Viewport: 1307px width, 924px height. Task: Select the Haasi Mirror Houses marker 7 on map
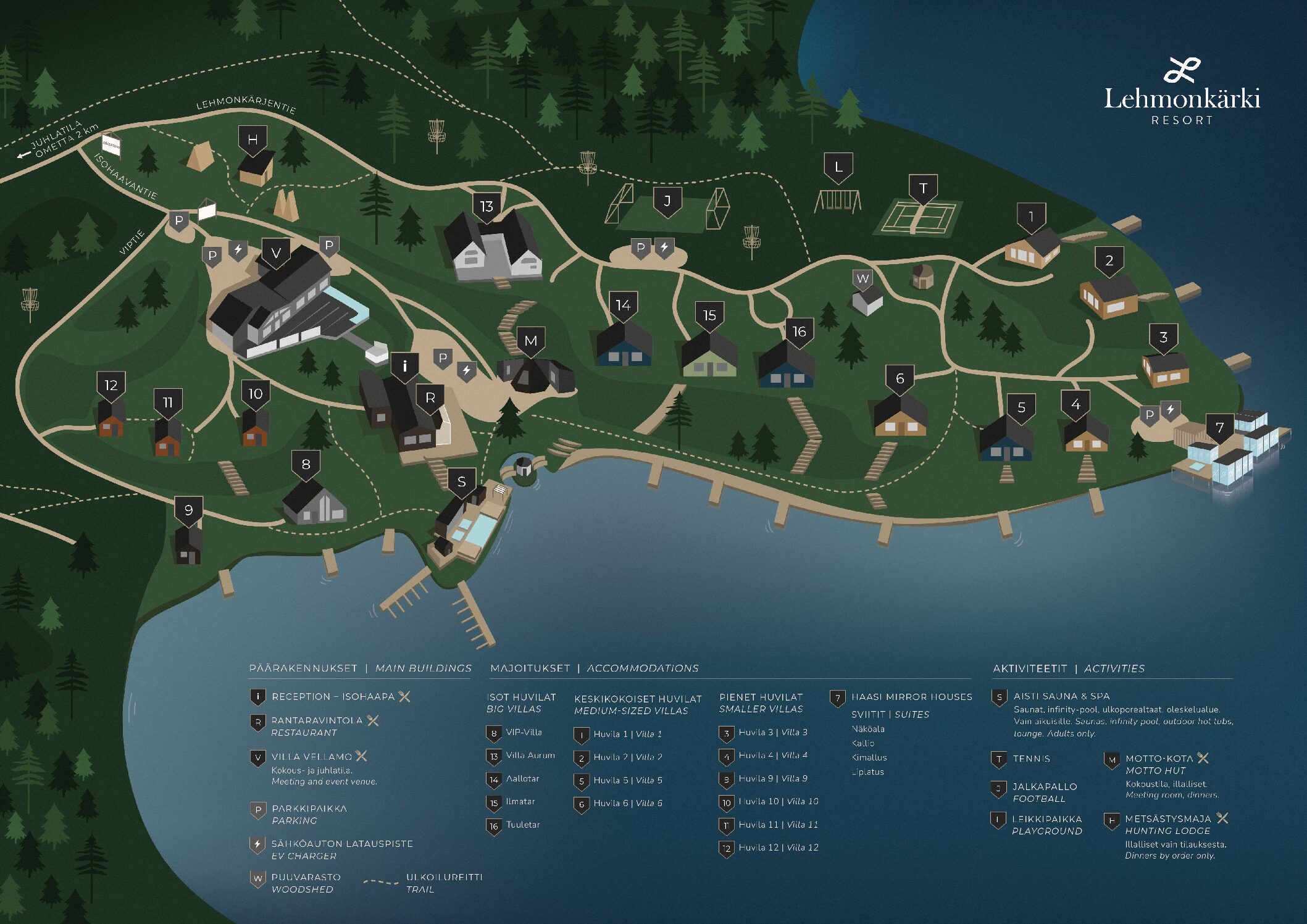(1219, 428)
